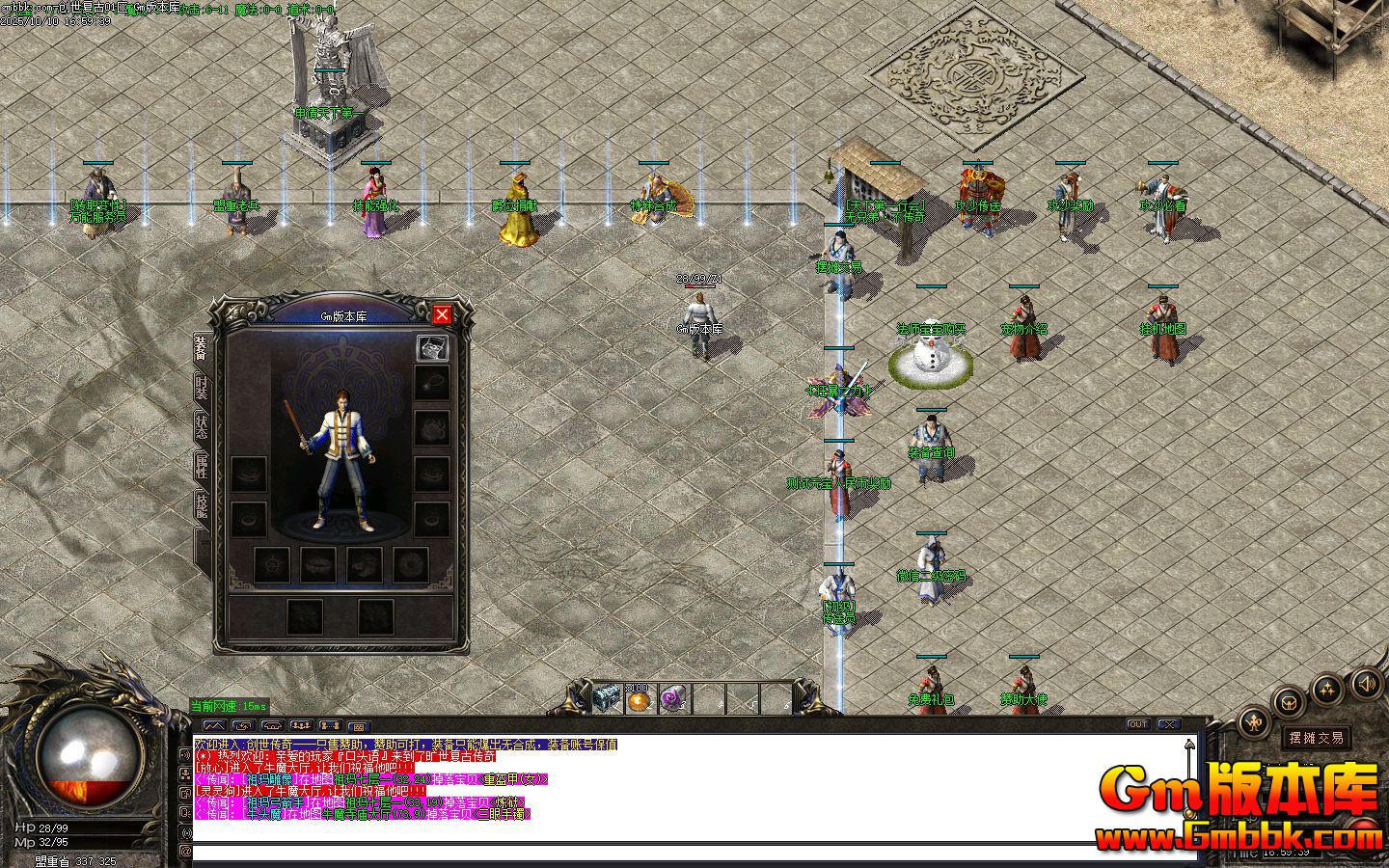Use the silver chest in hotbar

click(x=608, y=698)
